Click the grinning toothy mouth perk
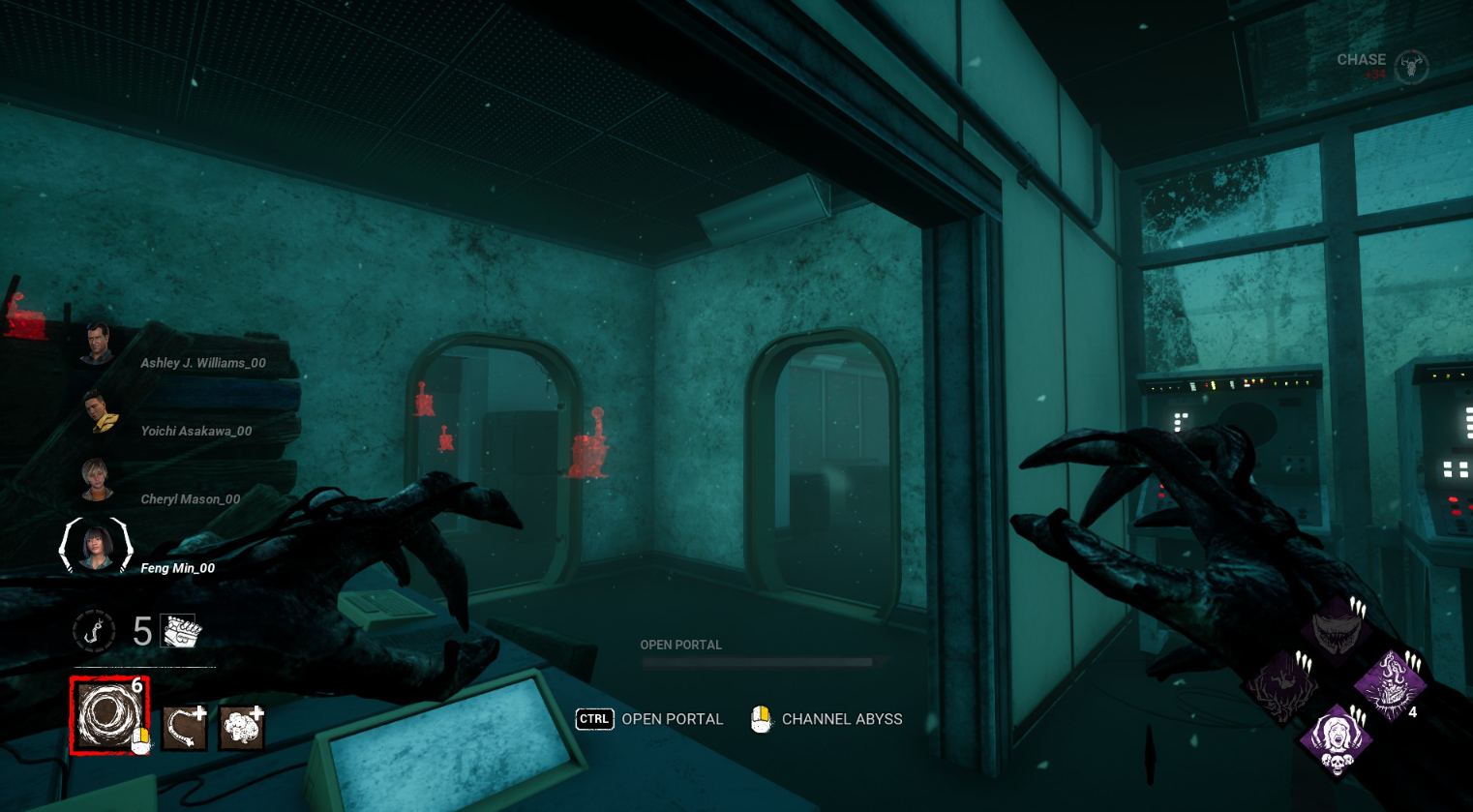1473x812 pixels. click(1337, 629)
